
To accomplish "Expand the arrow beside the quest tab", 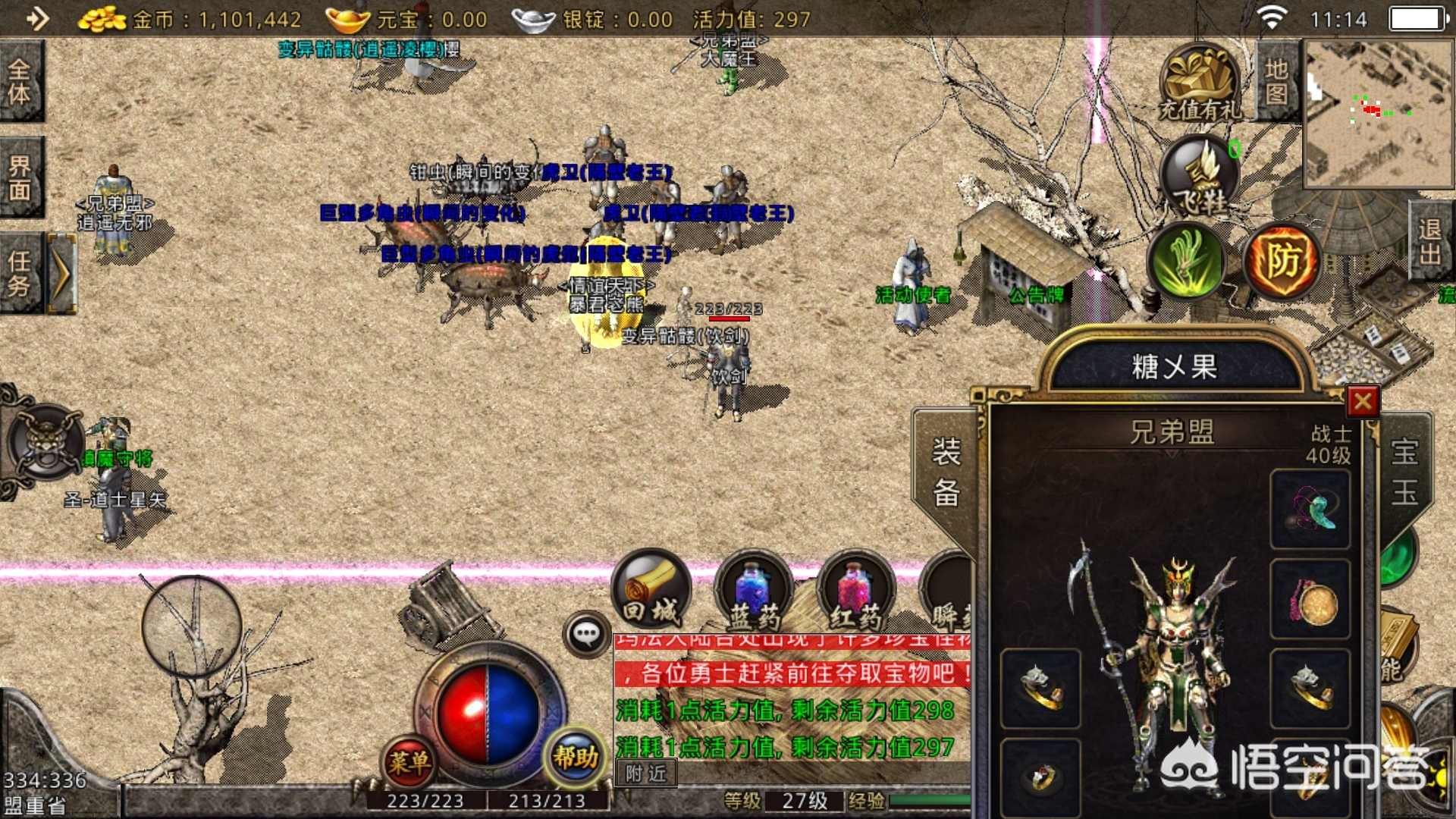I will (62, 273).
